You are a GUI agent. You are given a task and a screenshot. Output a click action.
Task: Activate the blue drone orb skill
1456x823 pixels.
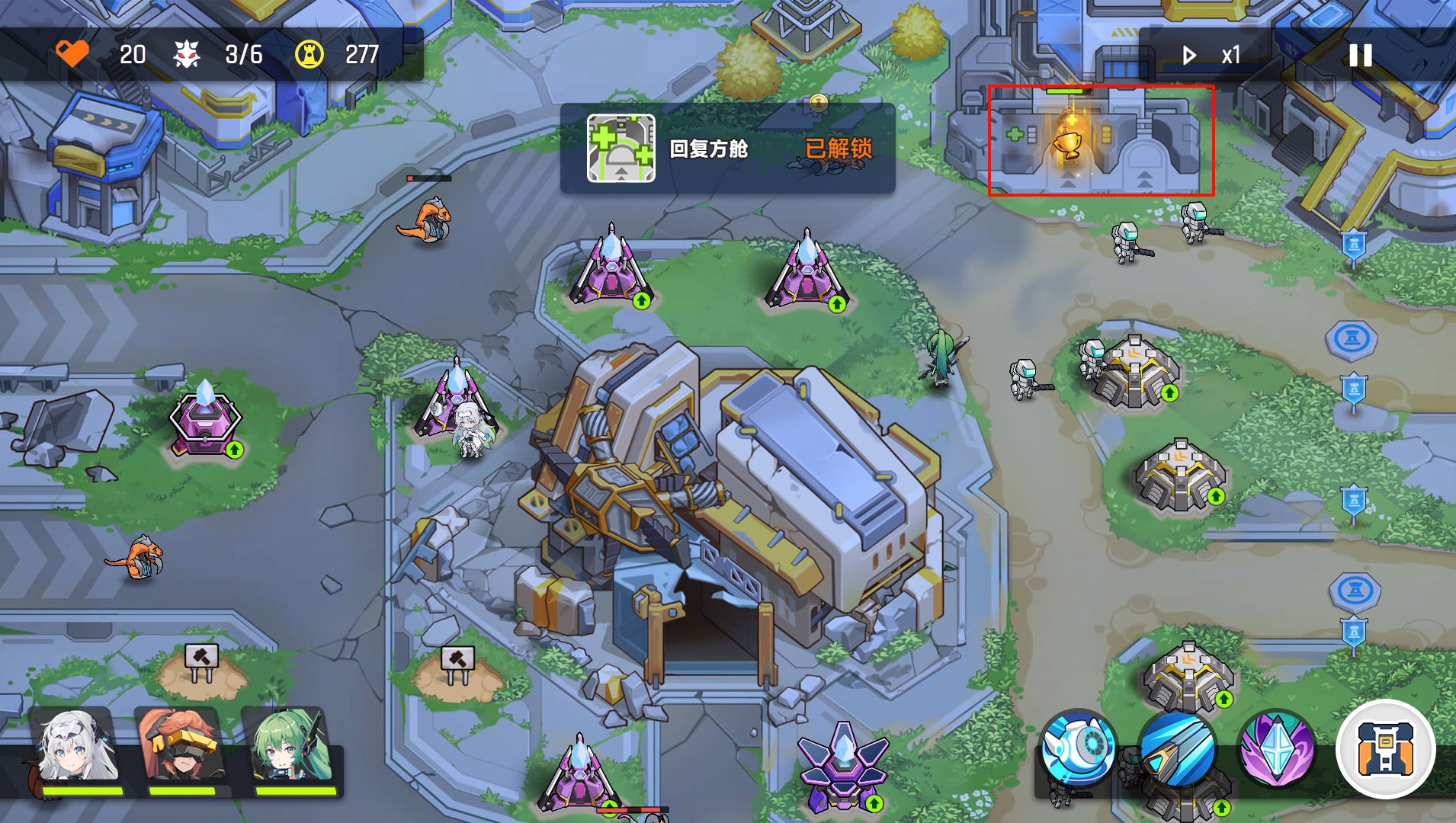pos(1078,748)
